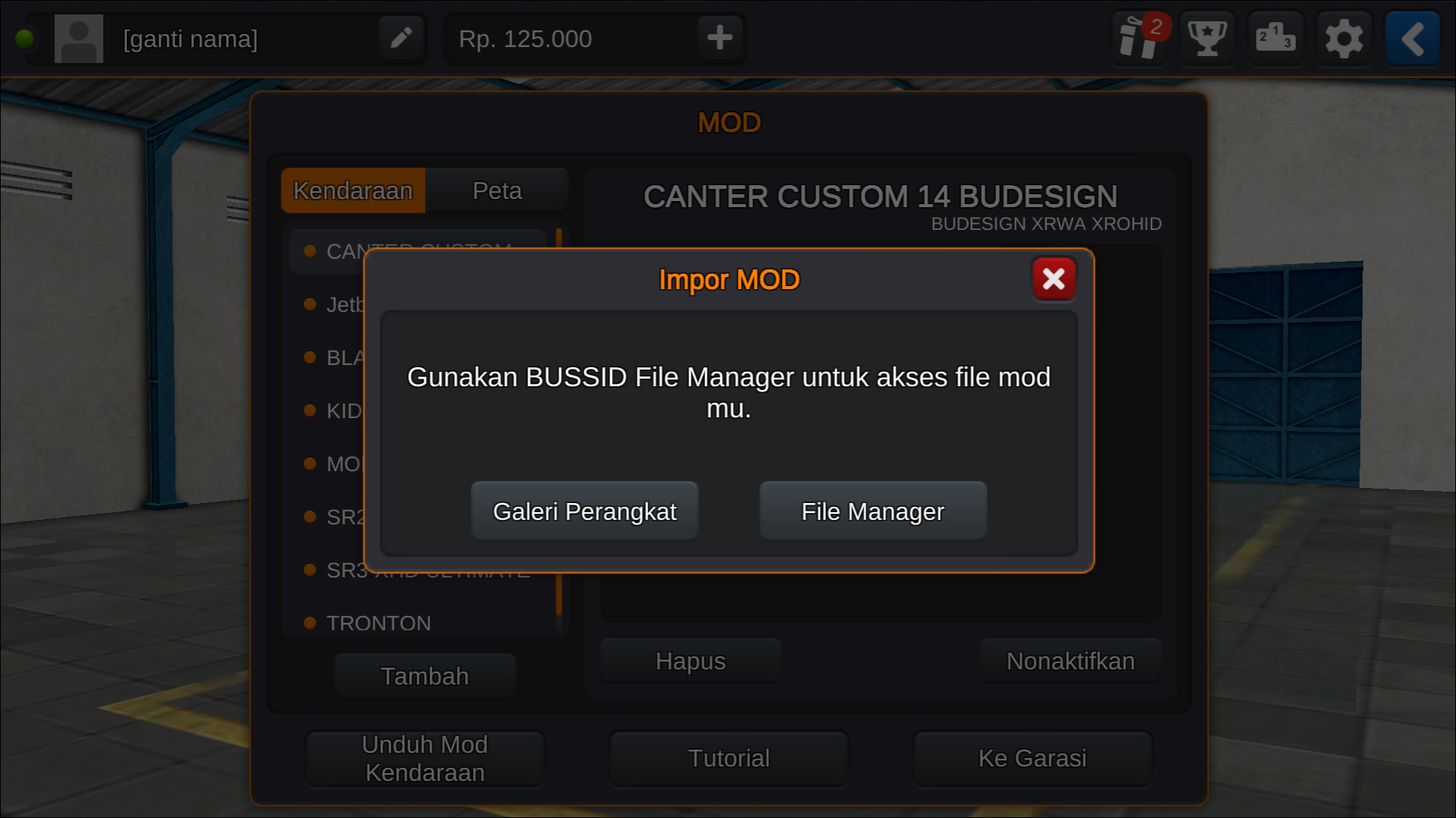Click the Galeri Perangkat button
The image size is (1456, 818).
pyautogui.click(x=585, y=511)
